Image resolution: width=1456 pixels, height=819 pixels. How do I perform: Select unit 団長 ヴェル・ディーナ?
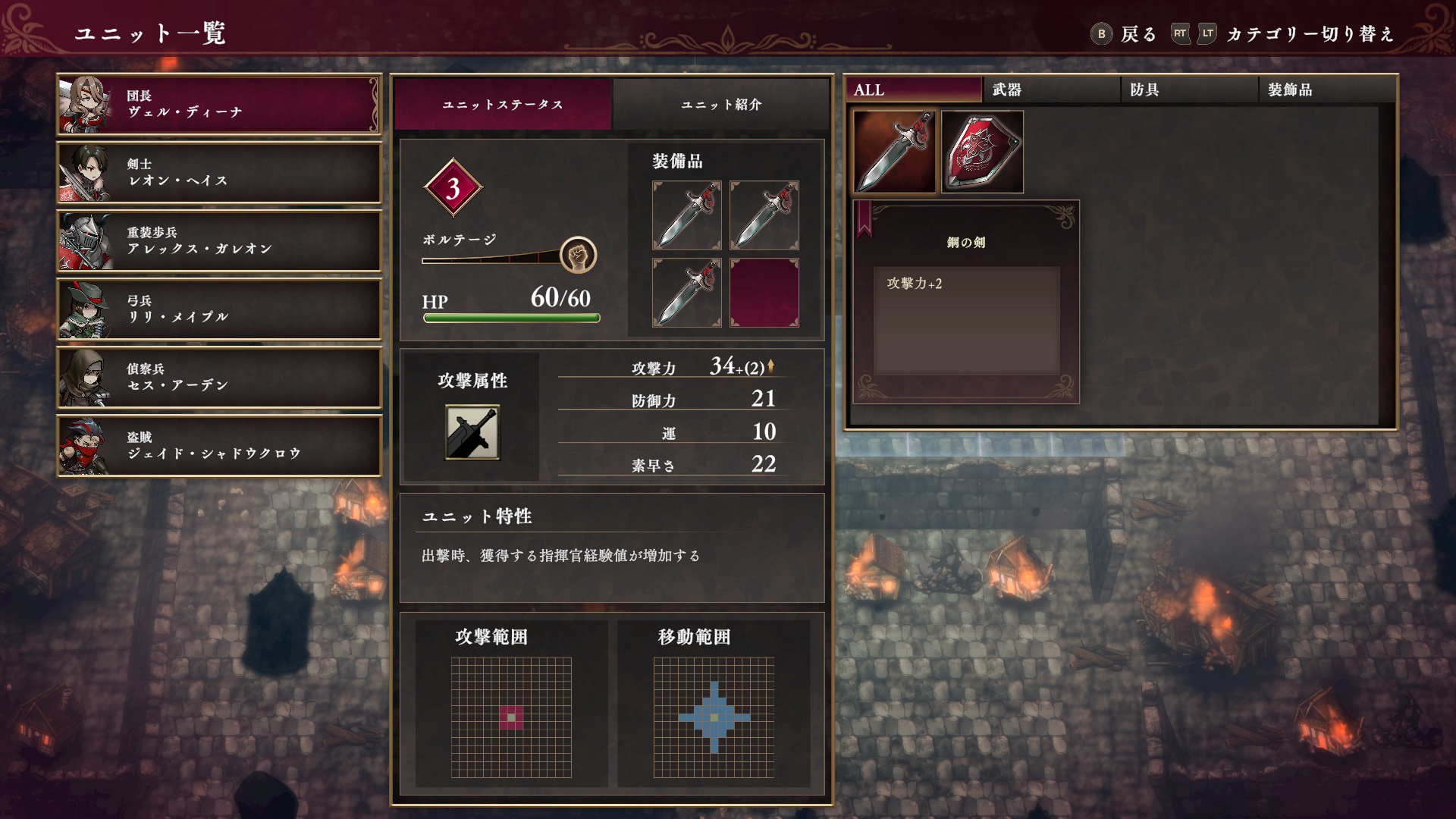point(218,105)
